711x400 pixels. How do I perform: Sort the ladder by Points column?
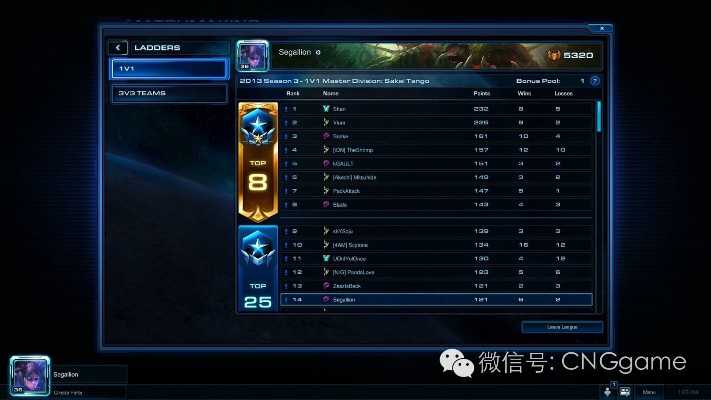(x=481, y=93)
